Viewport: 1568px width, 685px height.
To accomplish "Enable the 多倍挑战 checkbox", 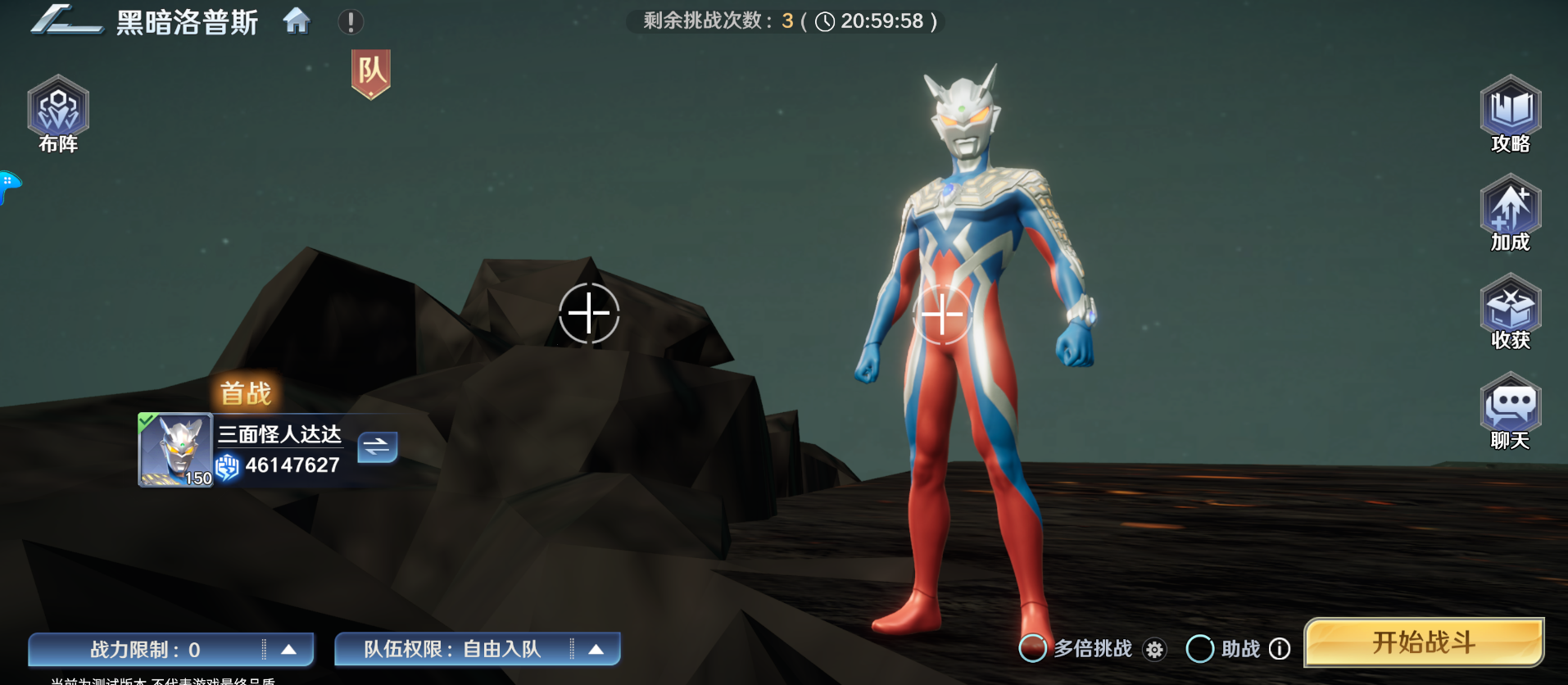I will point(1032,649).
